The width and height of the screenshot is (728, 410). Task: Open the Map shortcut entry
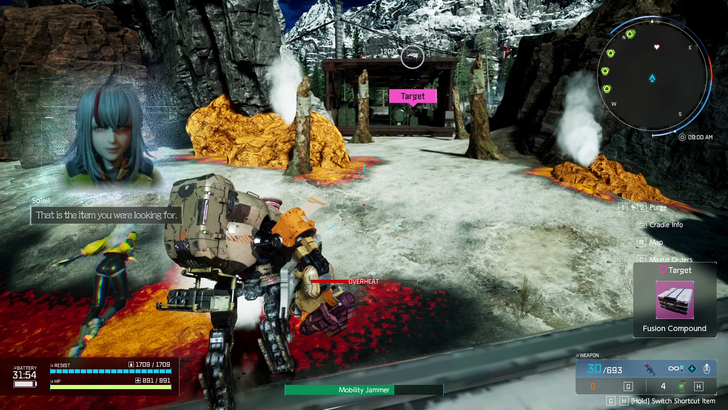click(656, 242)
